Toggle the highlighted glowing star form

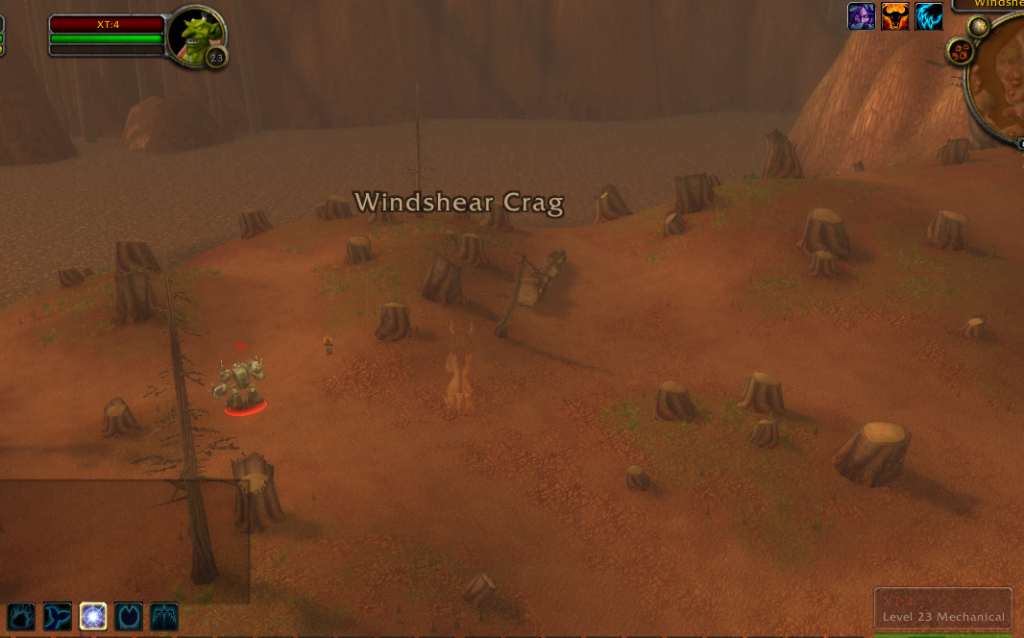[x=93, y=616]
